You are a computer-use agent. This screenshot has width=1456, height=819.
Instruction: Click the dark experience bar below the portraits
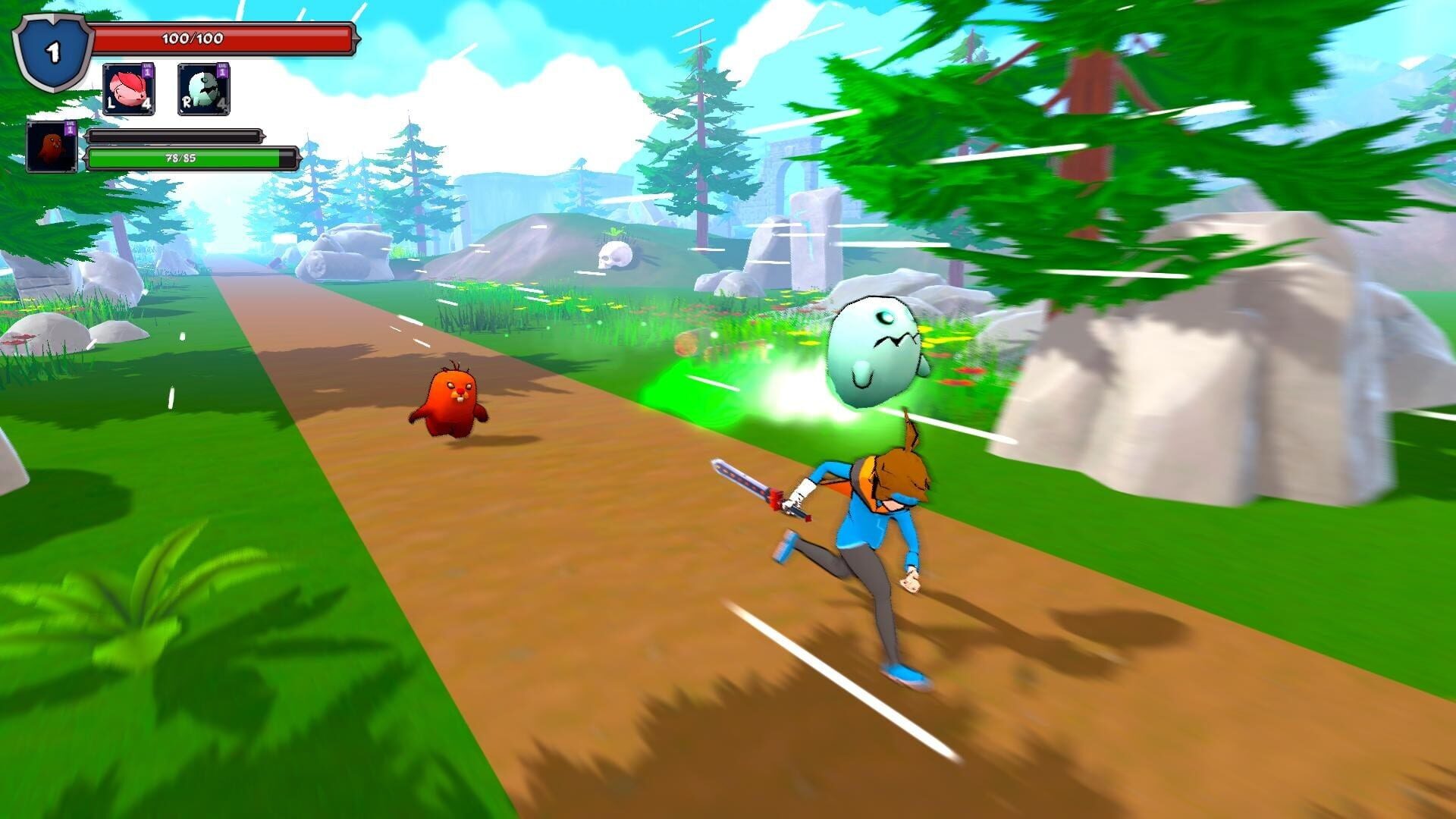[174, 136]
